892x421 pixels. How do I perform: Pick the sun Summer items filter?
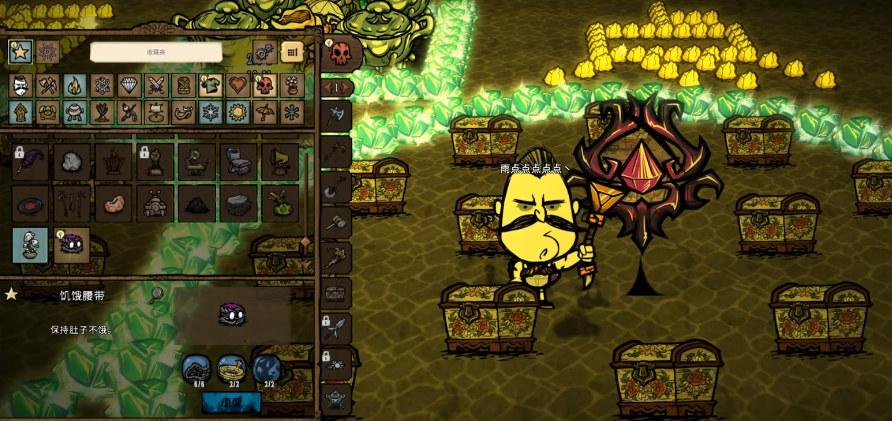pos(237,112)
